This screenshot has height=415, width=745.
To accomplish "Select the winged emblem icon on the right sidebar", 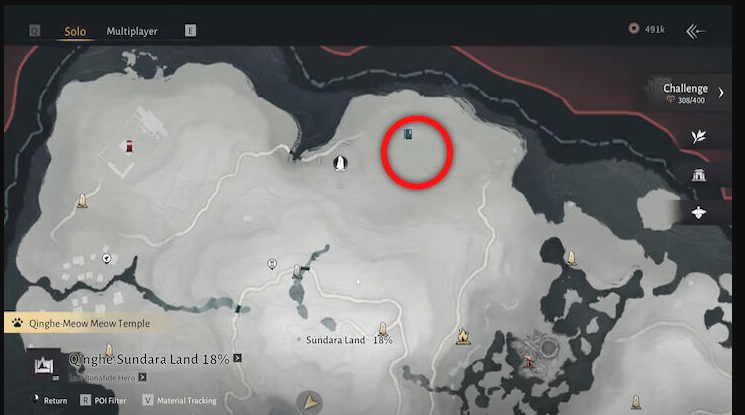I will 699,212.
